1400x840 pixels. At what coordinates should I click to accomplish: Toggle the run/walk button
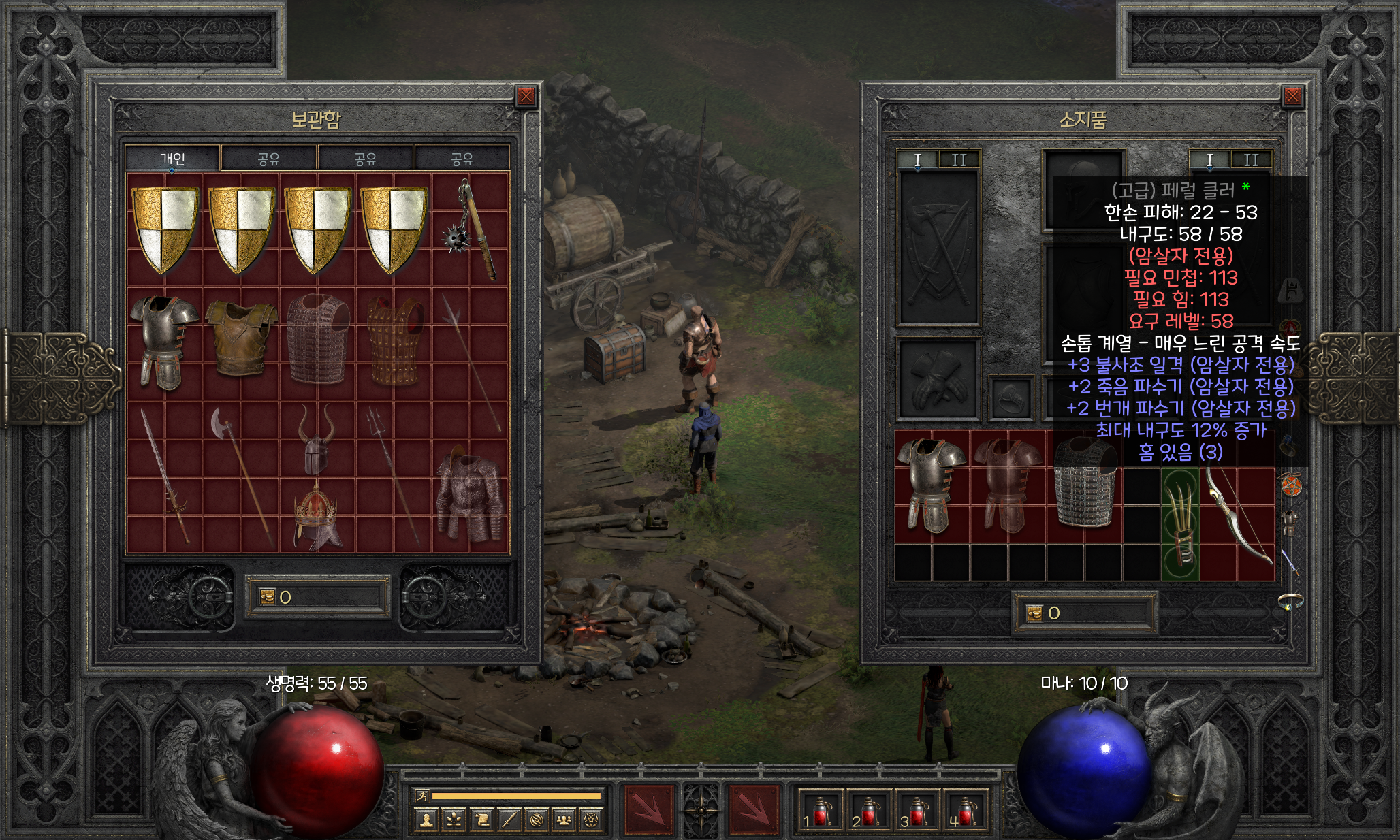tap(421, 795)
